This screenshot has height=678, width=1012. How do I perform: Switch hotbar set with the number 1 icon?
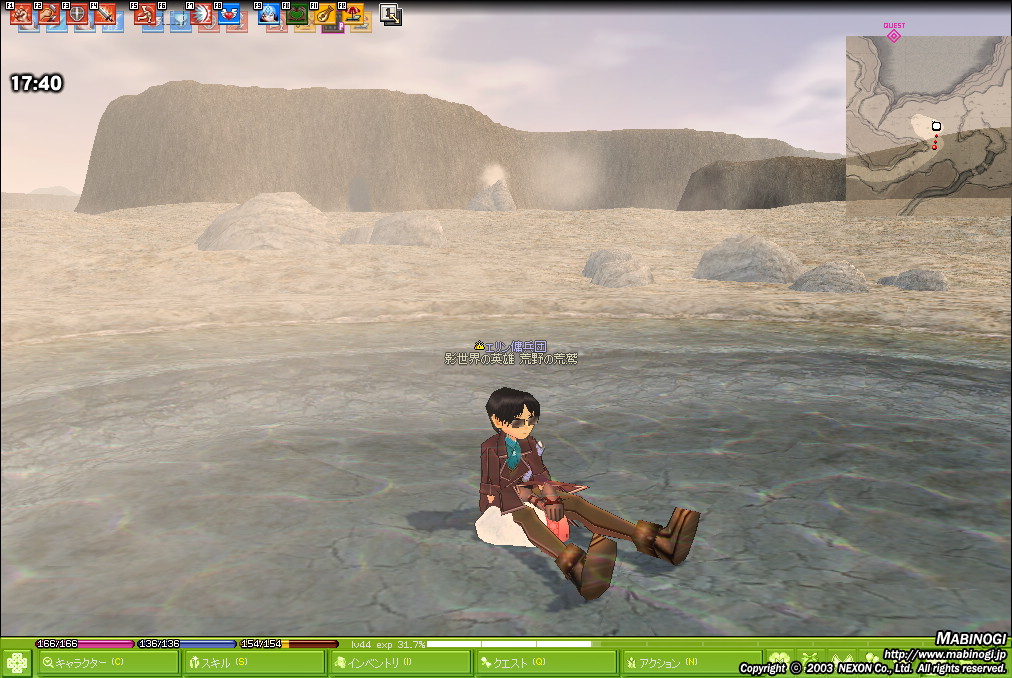(391, 15)
